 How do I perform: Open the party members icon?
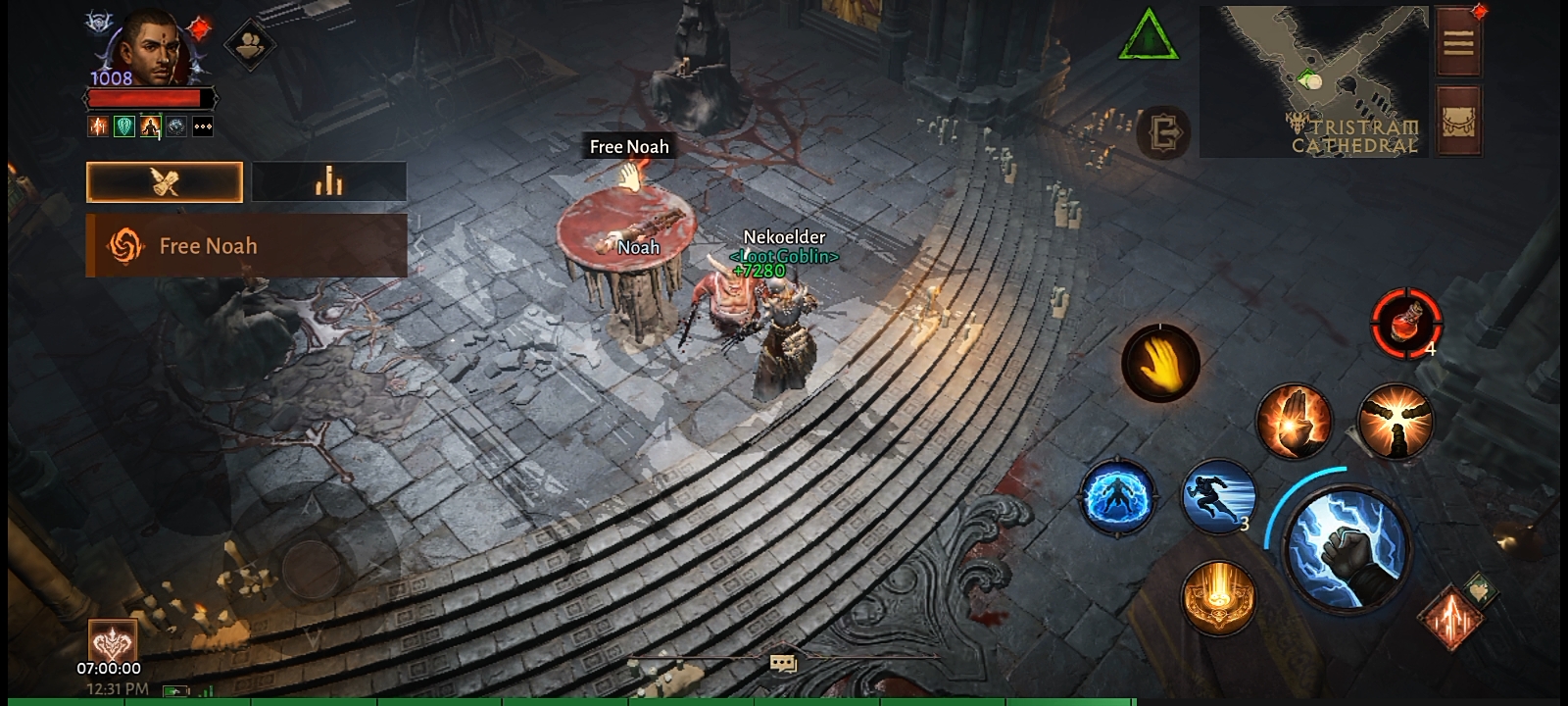point(249,44)
